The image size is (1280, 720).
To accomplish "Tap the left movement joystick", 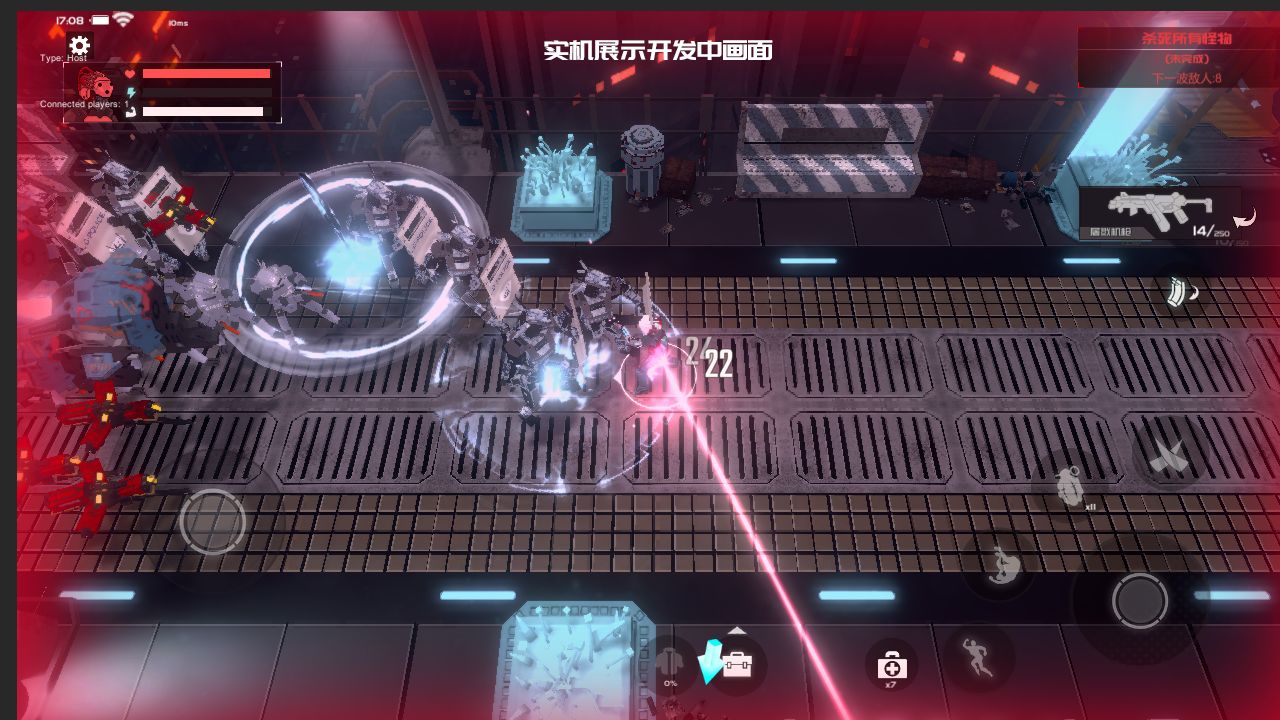I will 213,521.
